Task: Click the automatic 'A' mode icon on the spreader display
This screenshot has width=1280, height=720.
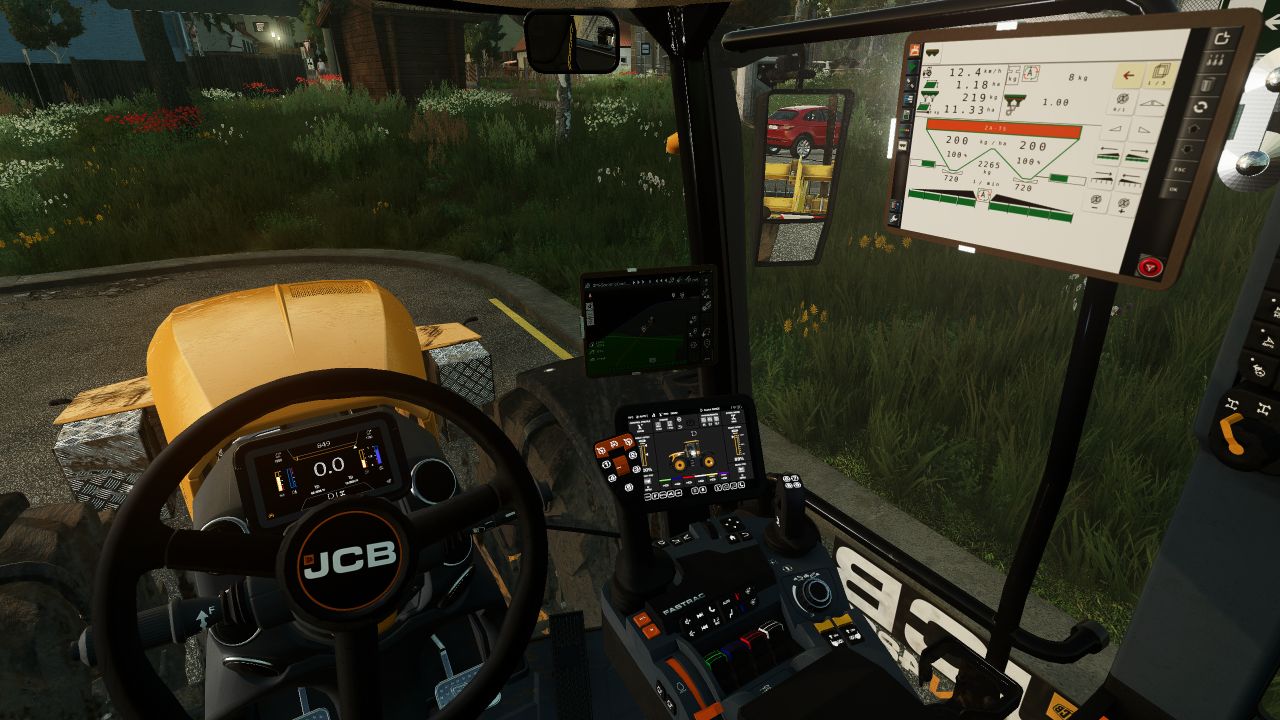Action: 1029,73
